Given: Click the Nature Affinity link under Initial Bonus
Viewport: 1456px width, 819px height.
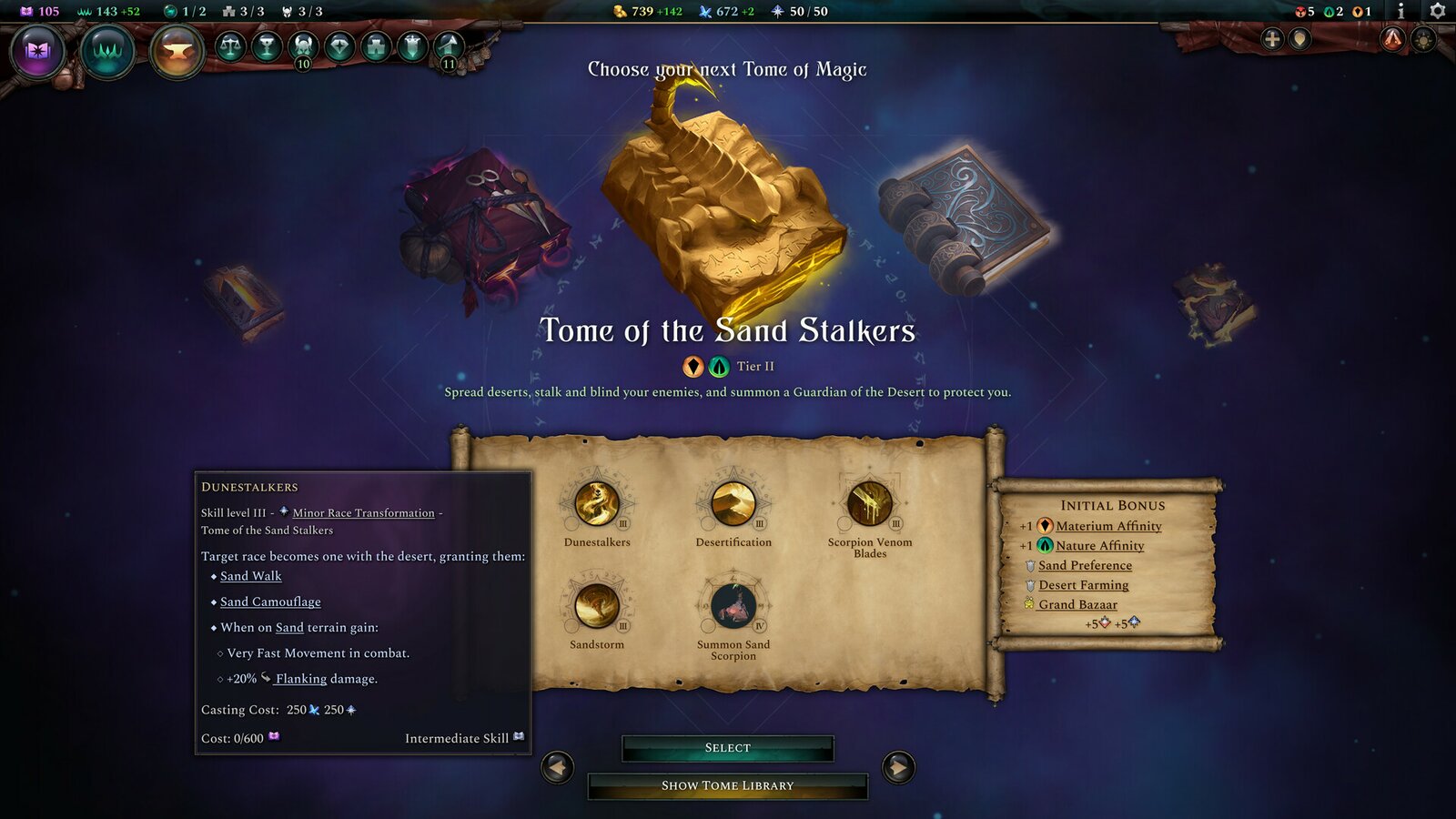Looking at the screenshot, I should (1098, 545).
